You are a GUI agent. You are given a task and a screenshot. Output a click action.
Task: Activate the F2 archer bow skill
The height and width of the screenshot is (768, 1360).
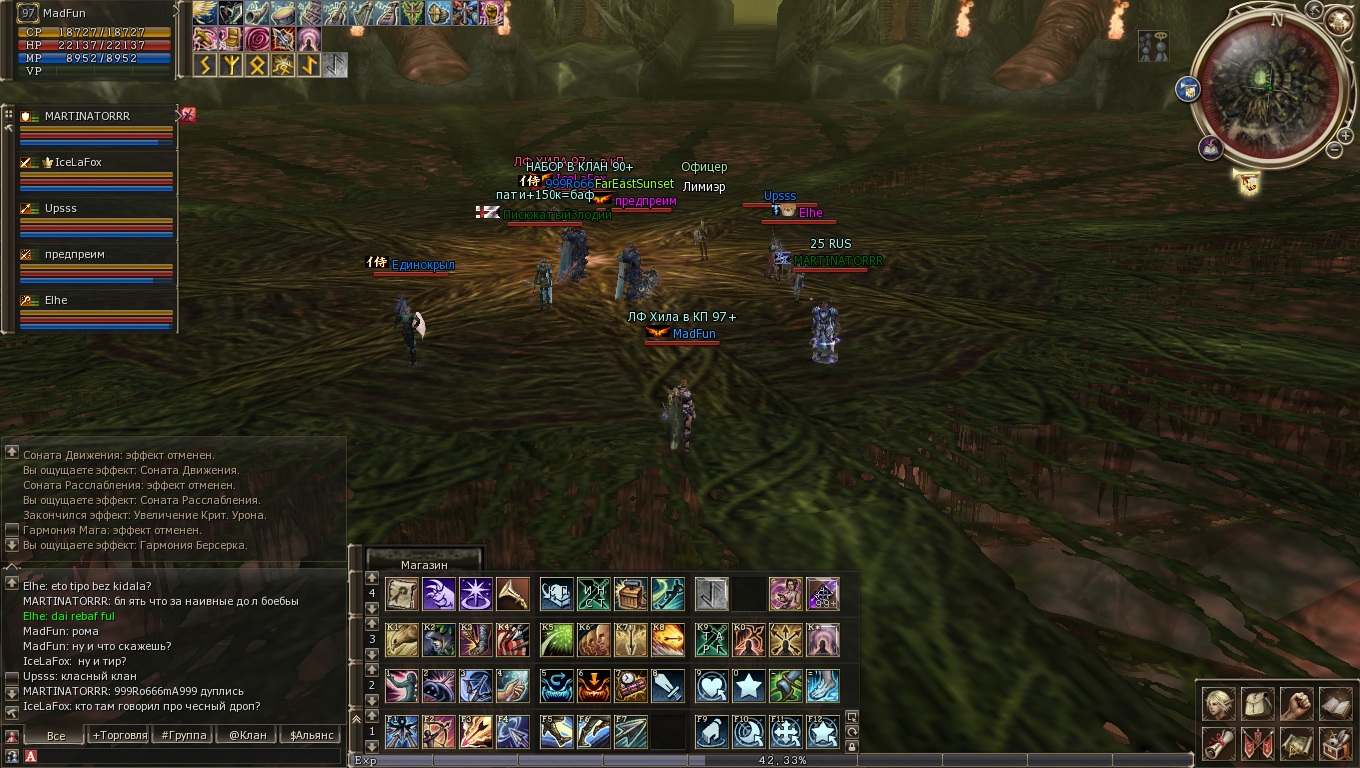click(439, 732)
